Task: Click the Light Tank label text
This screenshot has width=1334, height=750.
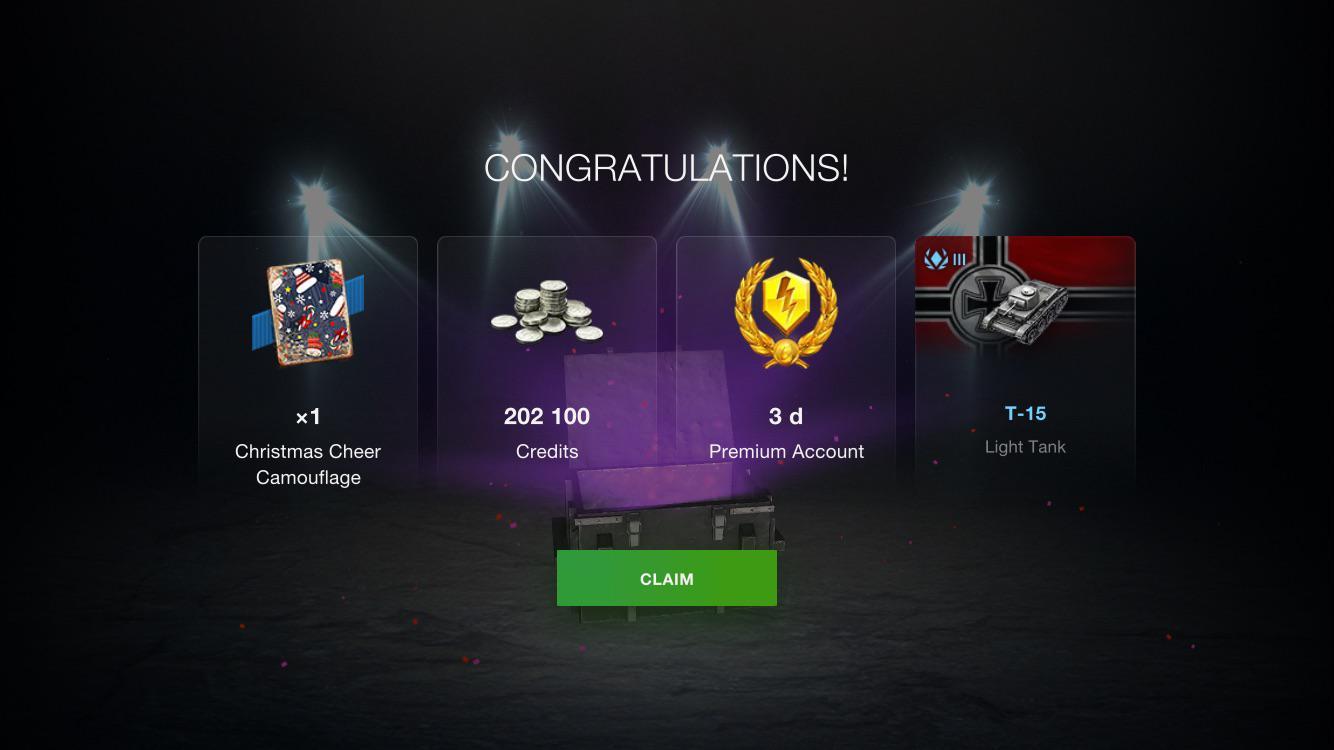Action: (1024, 446)
